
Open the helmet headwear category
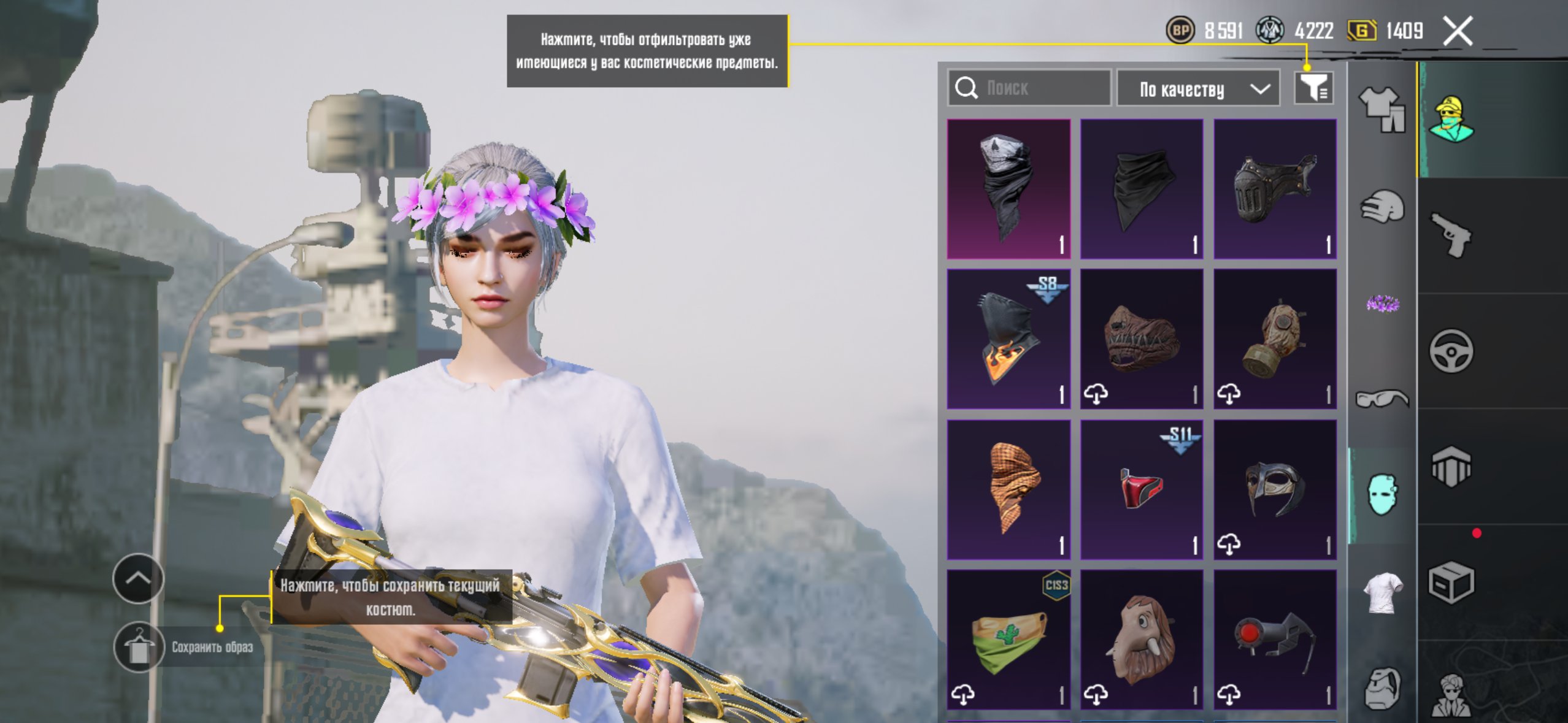[x=1382, y=207]
